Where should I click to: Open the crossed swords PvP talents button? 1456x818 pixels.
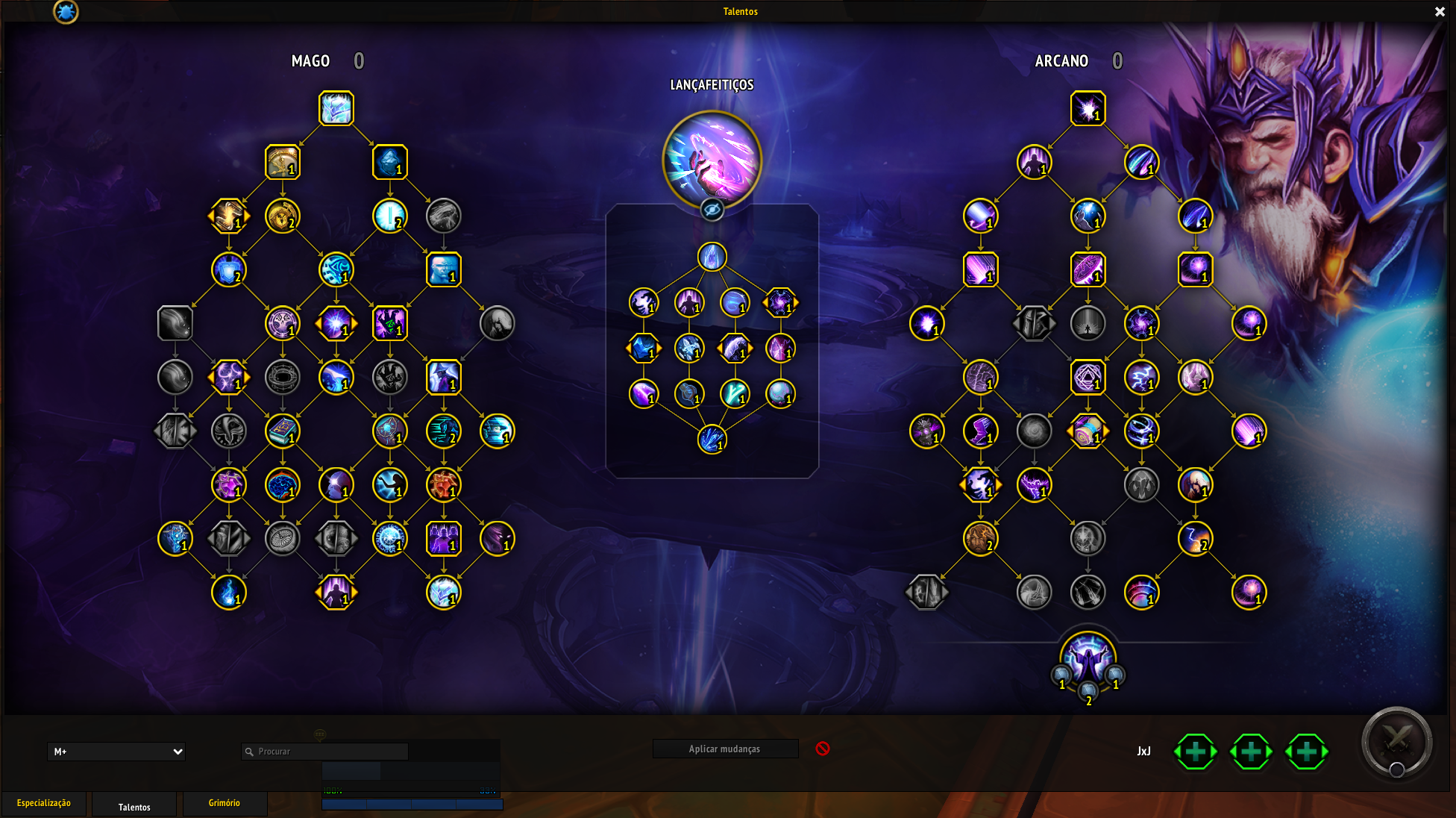click(x=1396, y=742)
